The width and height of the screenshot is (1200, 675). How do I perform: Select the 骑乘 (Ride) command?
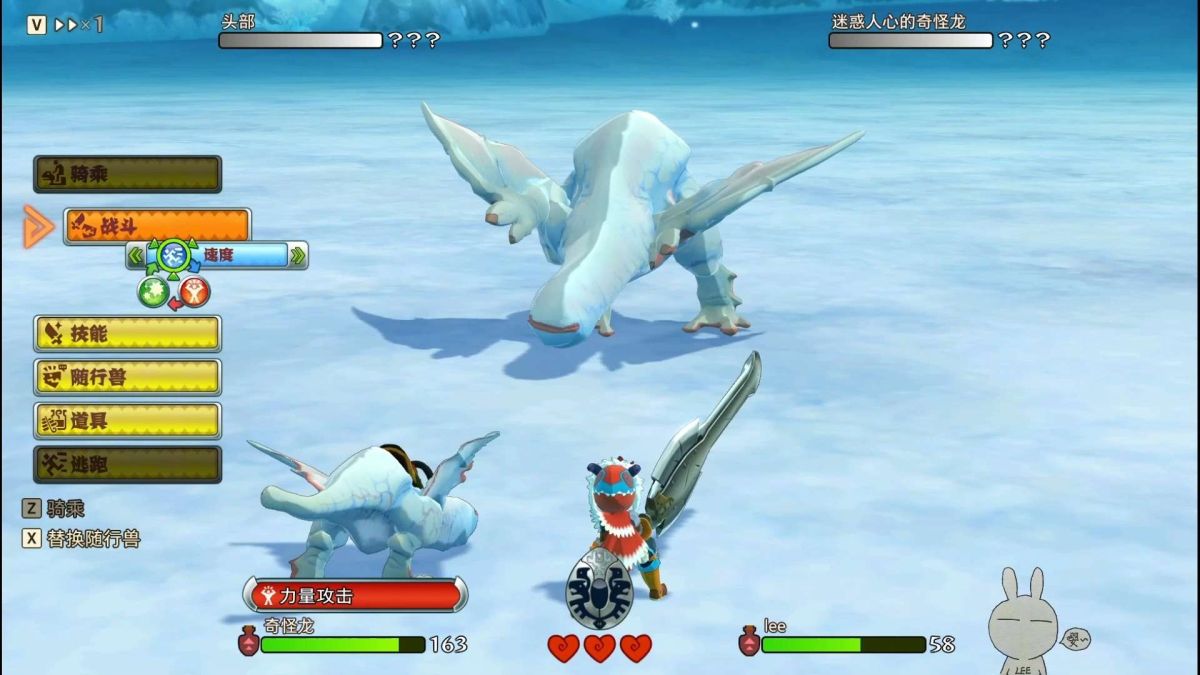pyautogui.click(x=127, y=174)
